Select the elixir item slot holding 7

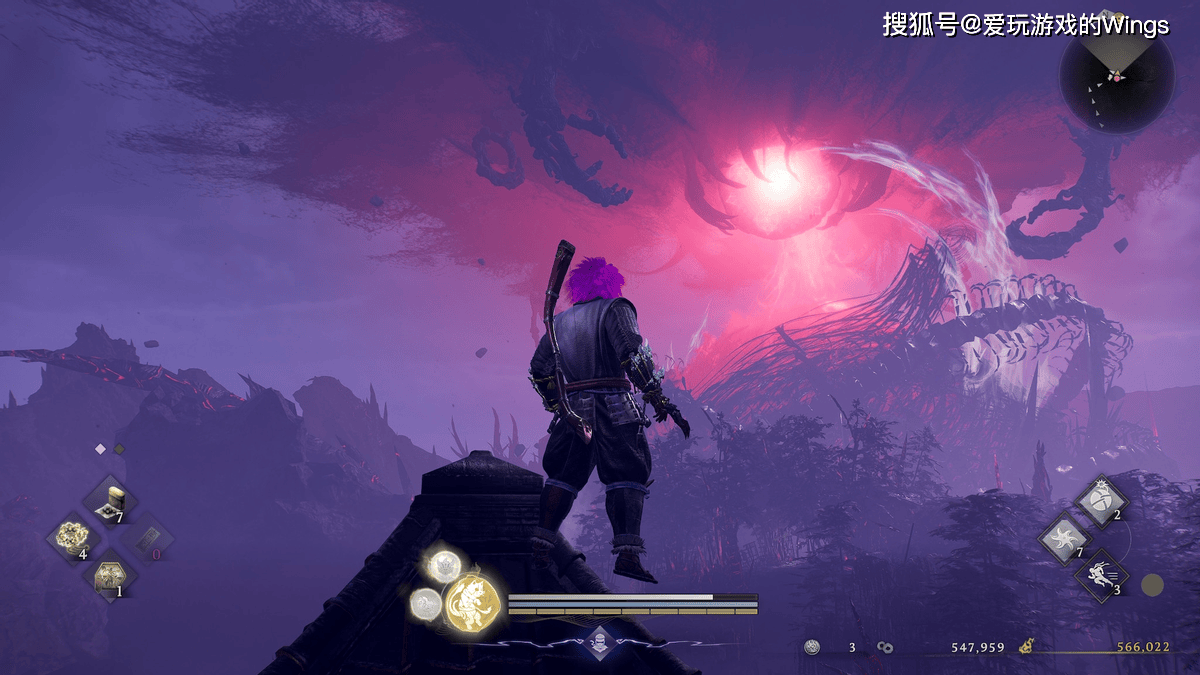(x=110, y=501)
